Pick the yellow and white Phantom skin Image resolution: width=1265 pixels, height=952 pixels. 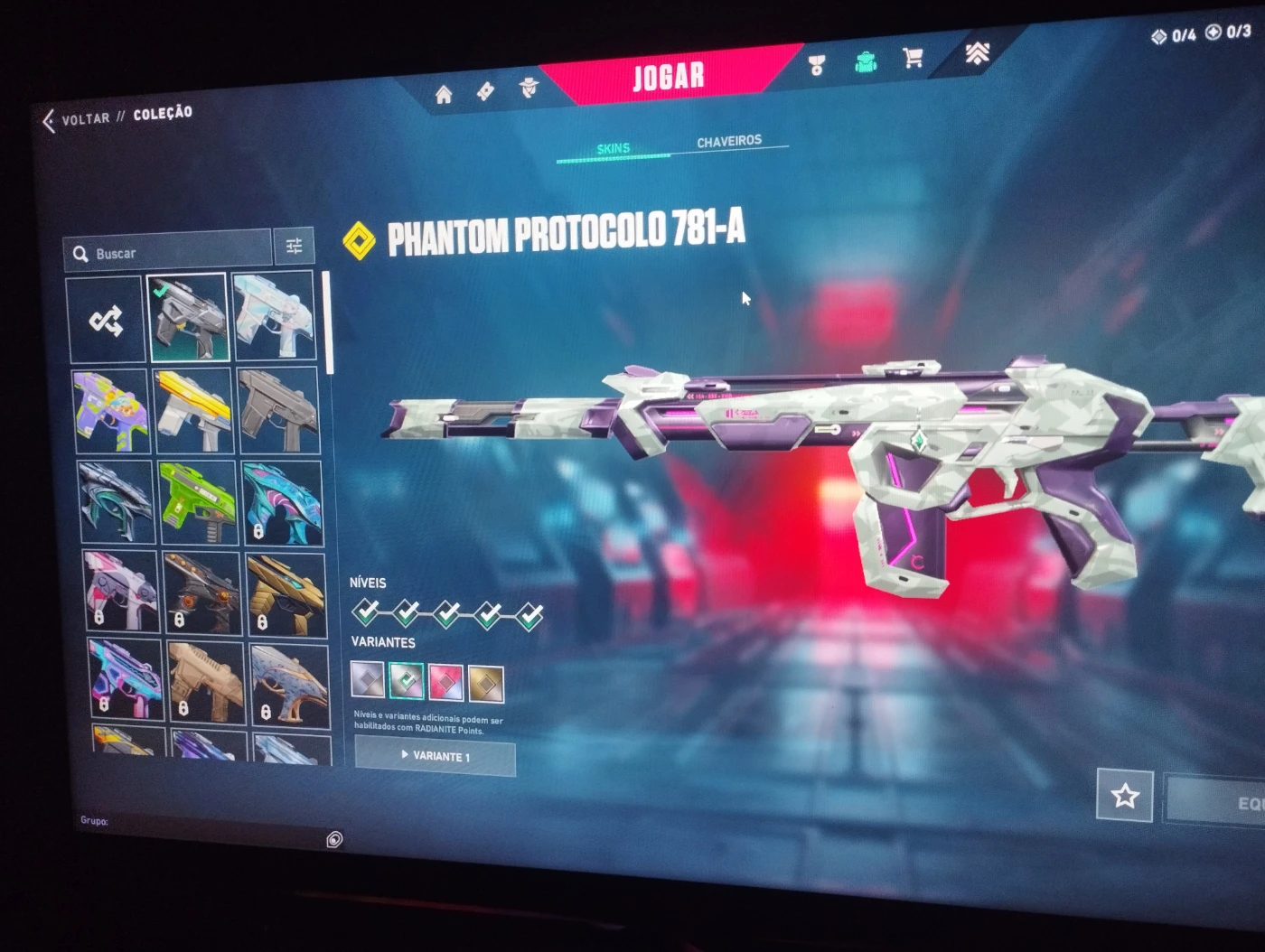point(193,411)
